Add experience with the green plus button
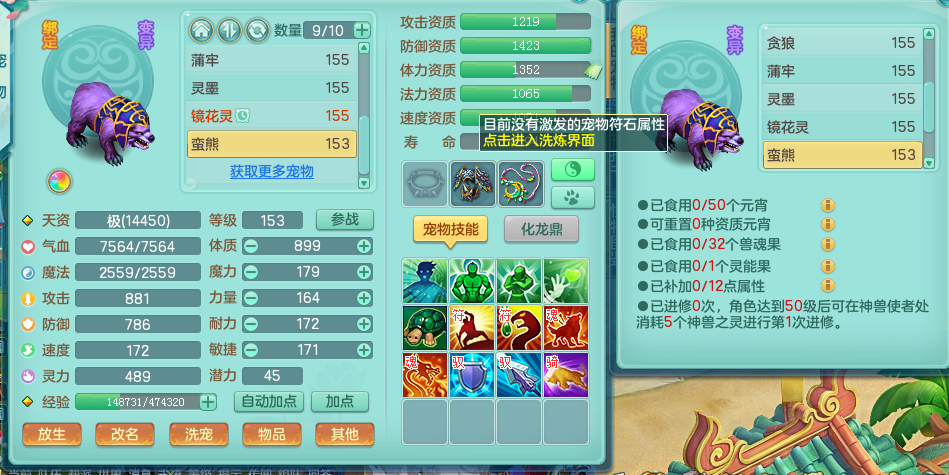Image resolution: width=949 pixels, height=475 pixels. [208, 402]
